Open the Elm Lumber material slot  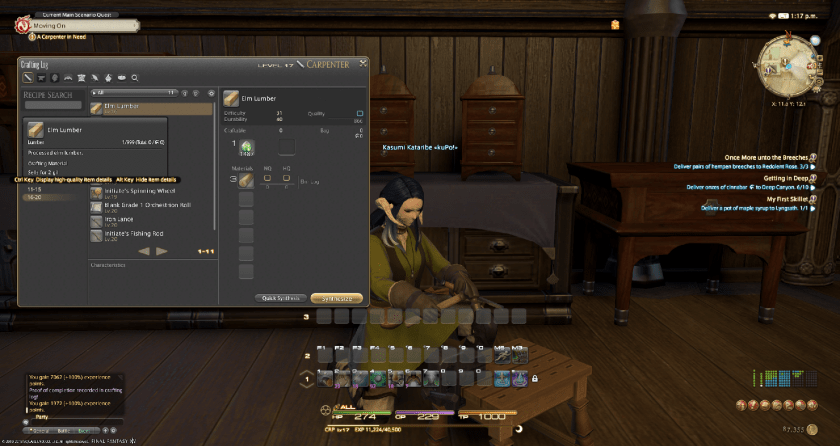(x=245, y=181)
